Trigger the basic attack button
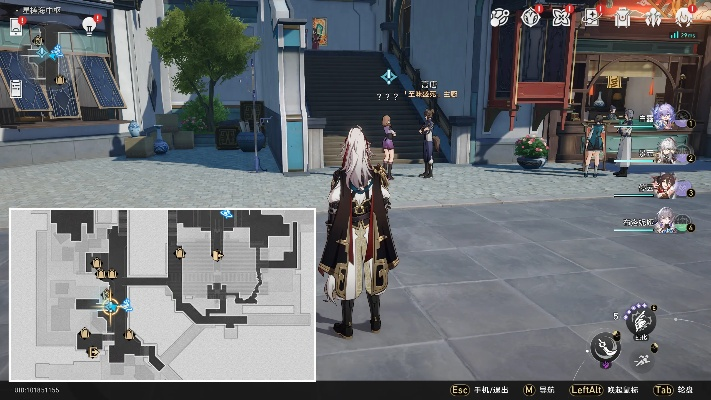The height and width of the screenshot is (400, 711). pos(606,350)
